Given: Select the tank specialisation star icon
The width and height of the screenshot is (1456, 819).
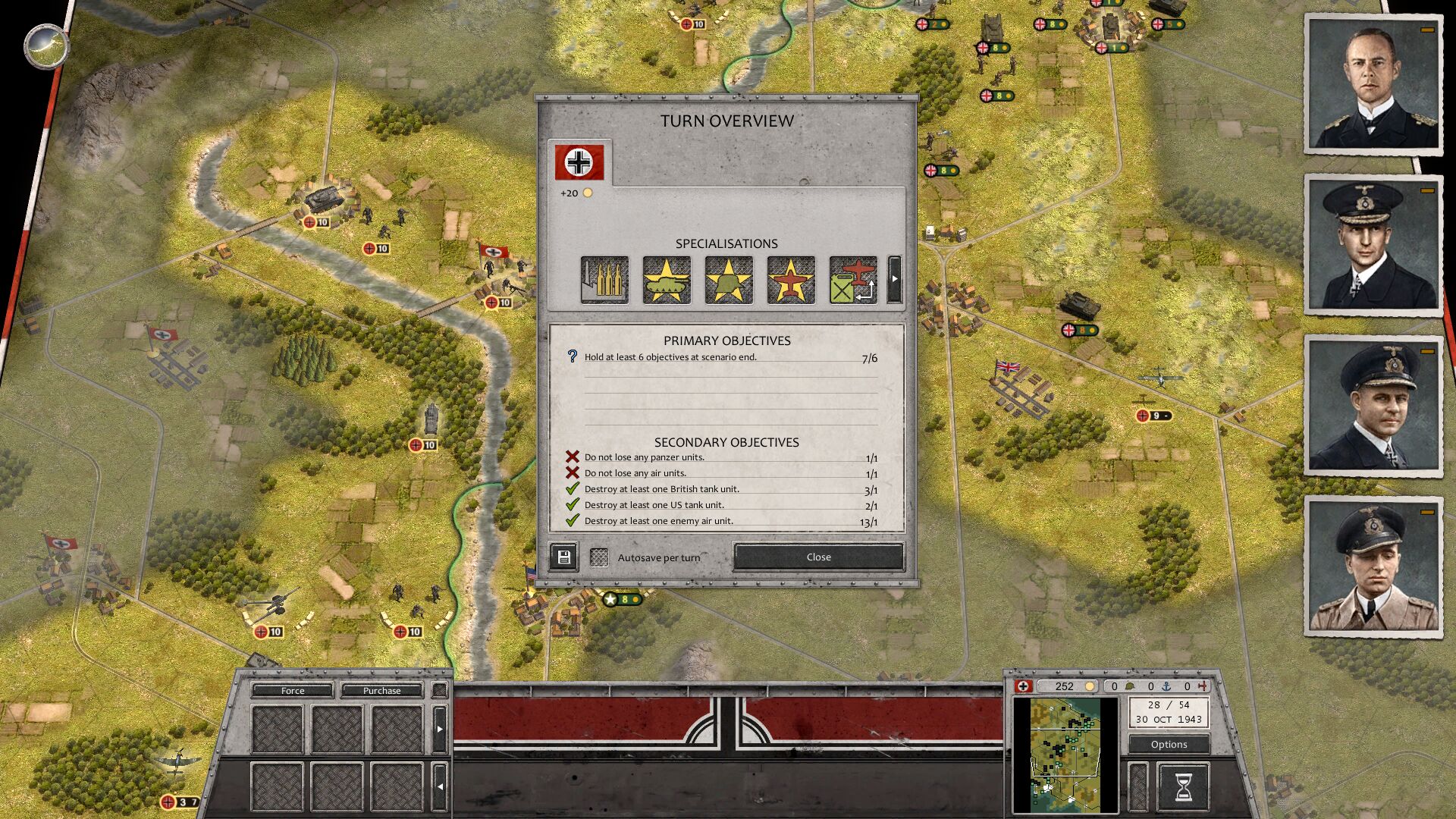Looking at the screenshot, I should 666,279.
